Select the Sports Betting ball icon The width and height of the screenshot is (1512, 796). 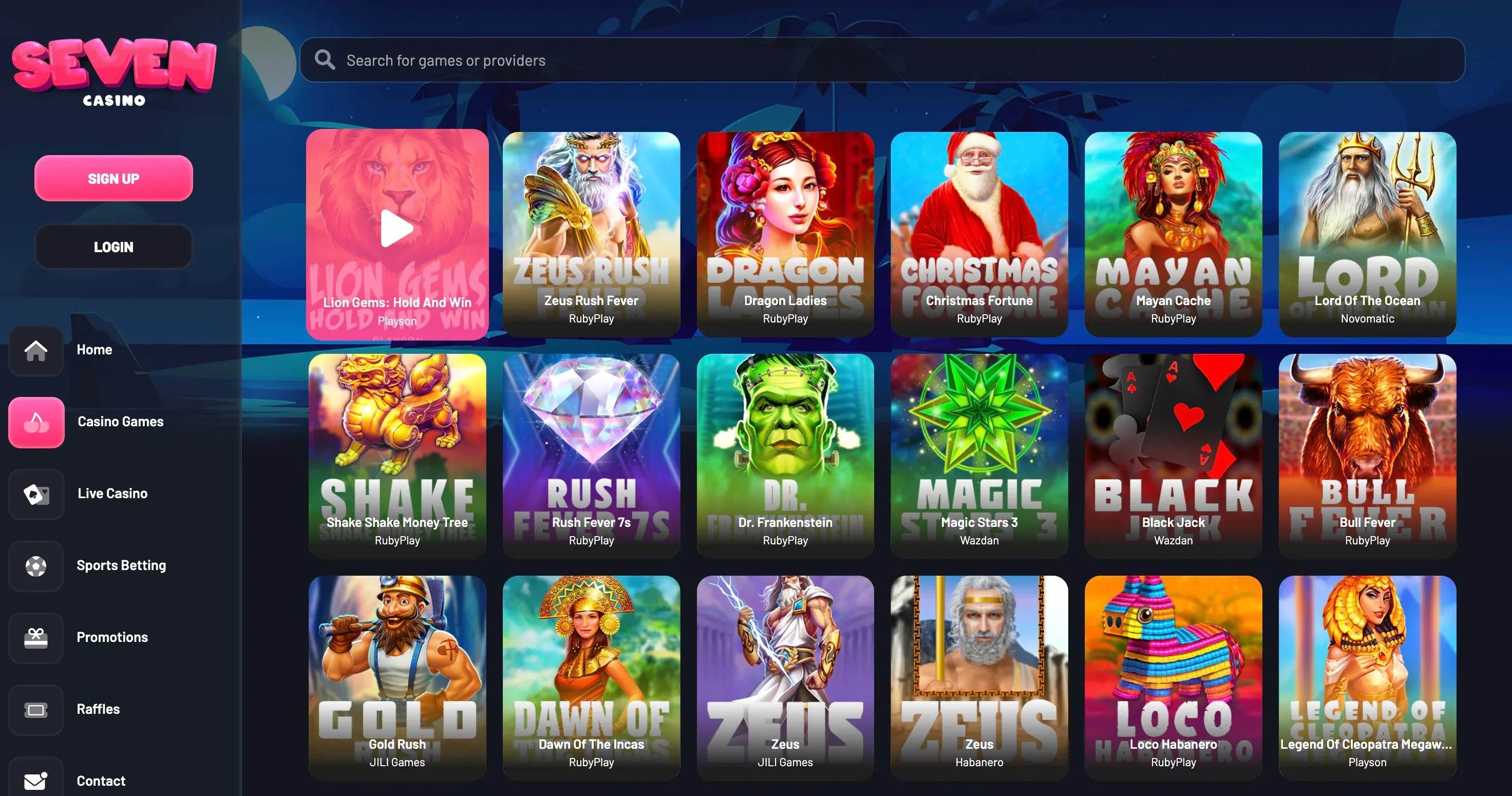36,566
